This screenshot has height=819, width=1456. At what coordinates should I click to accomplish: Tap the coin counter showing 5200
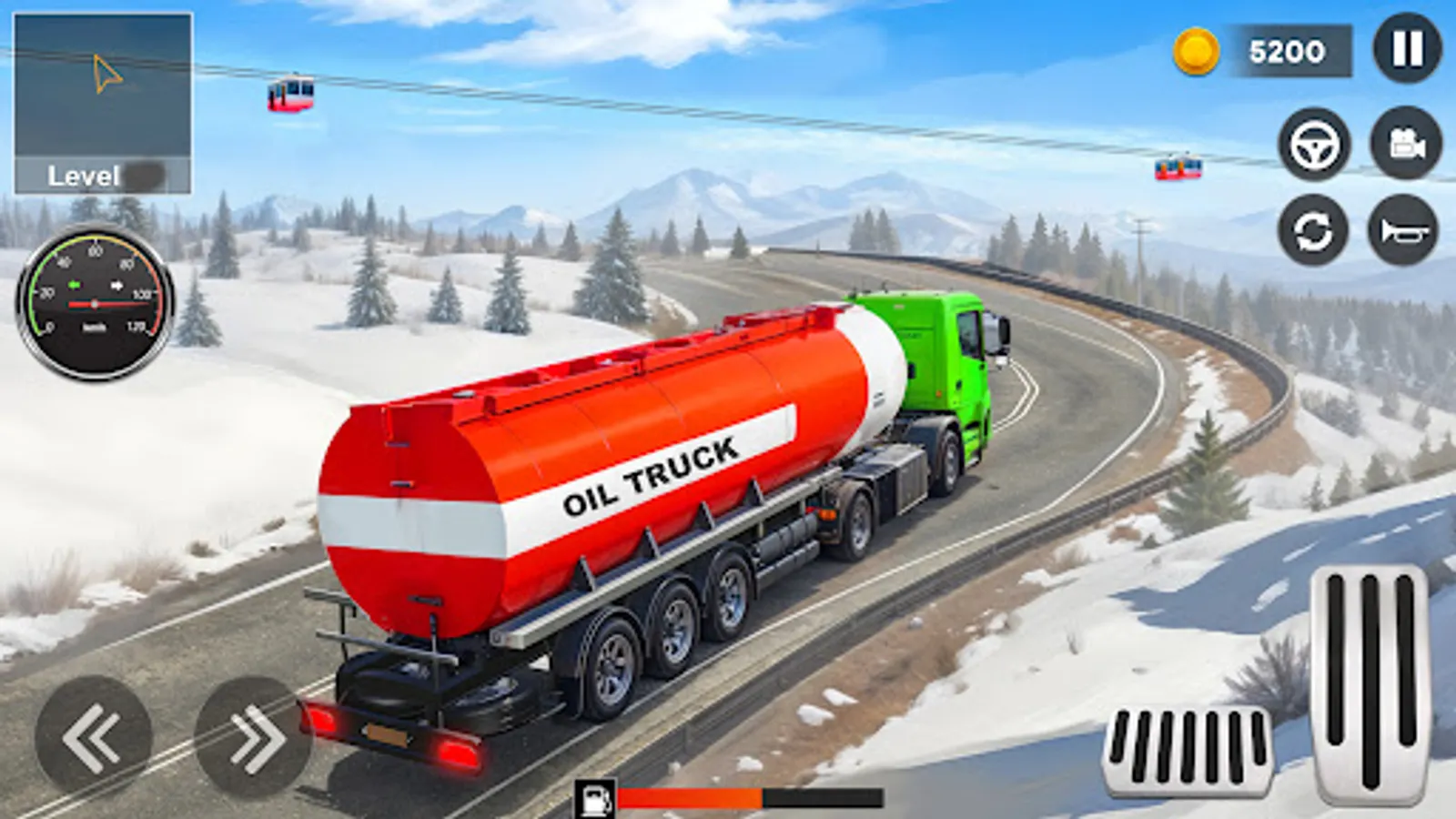click(x=1265, y=52)
